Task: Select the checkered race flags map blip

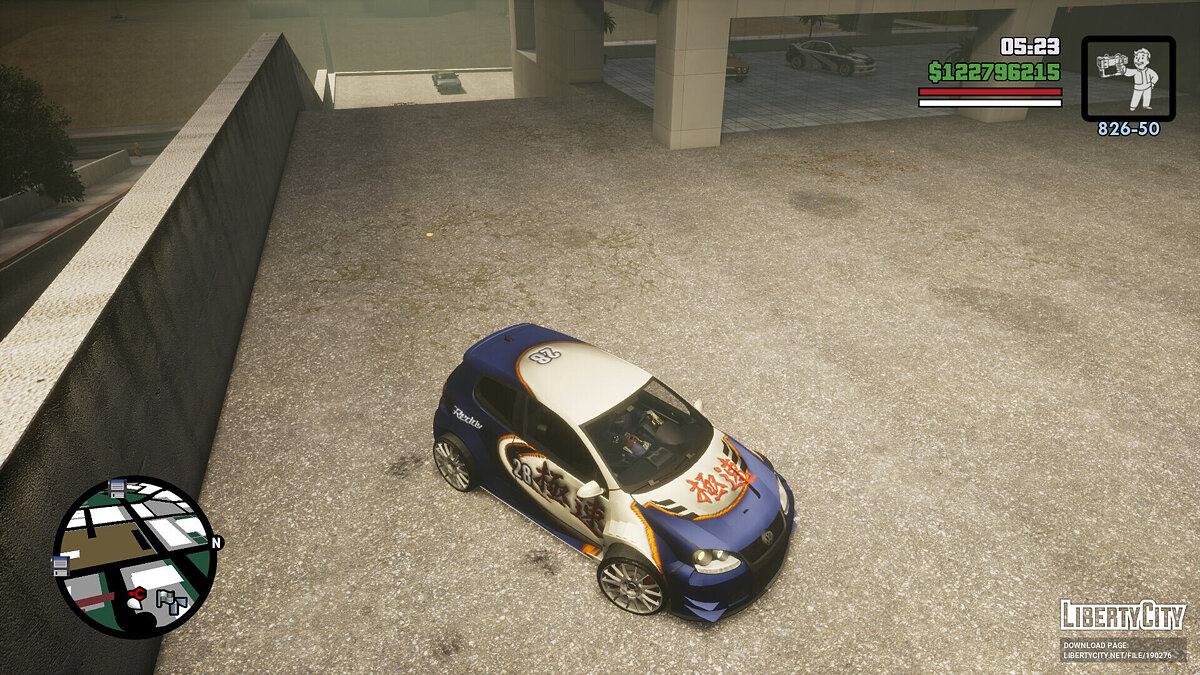Action: click(173, 601)
